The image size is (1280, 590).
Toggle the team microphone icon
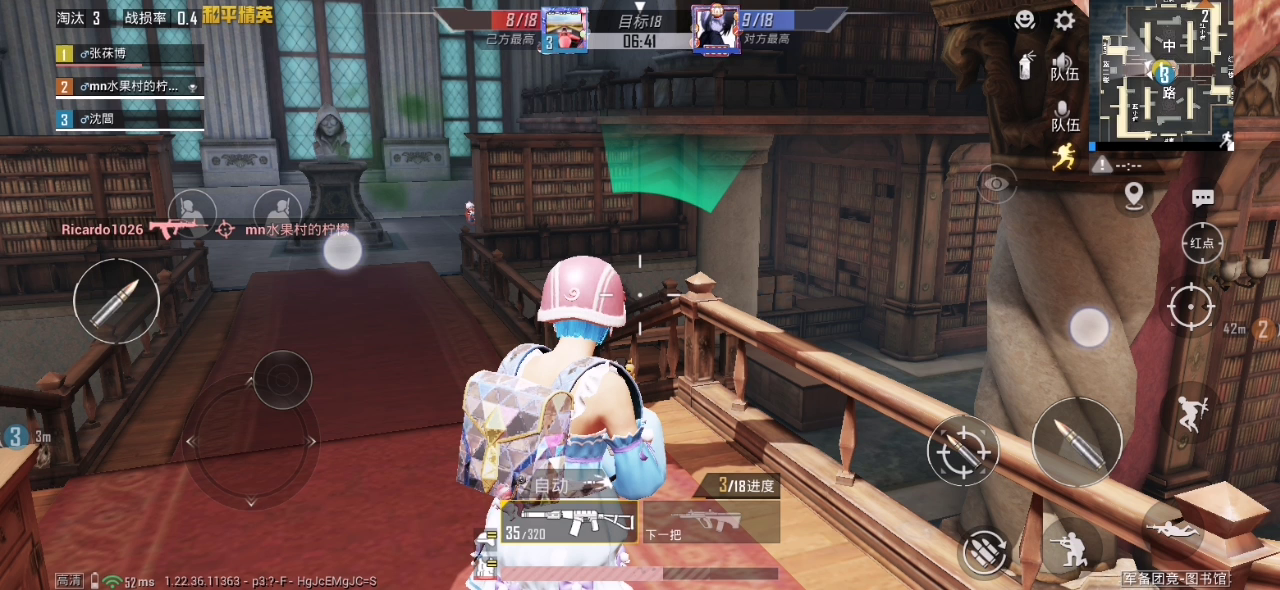tap(1064, 116)
